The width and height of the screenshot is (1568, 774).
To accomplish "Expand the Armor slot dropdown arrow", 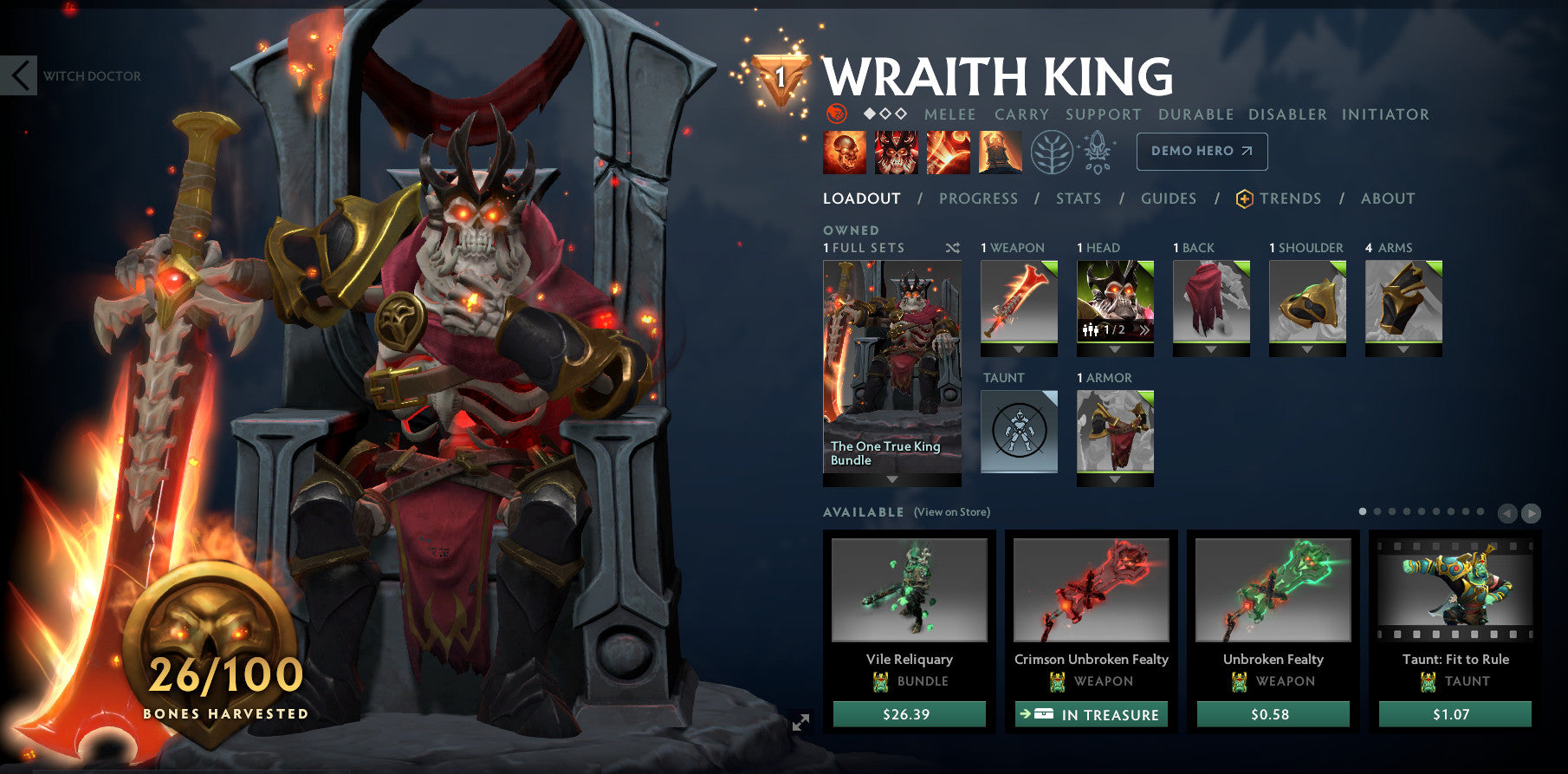I will click(1115, 481).
